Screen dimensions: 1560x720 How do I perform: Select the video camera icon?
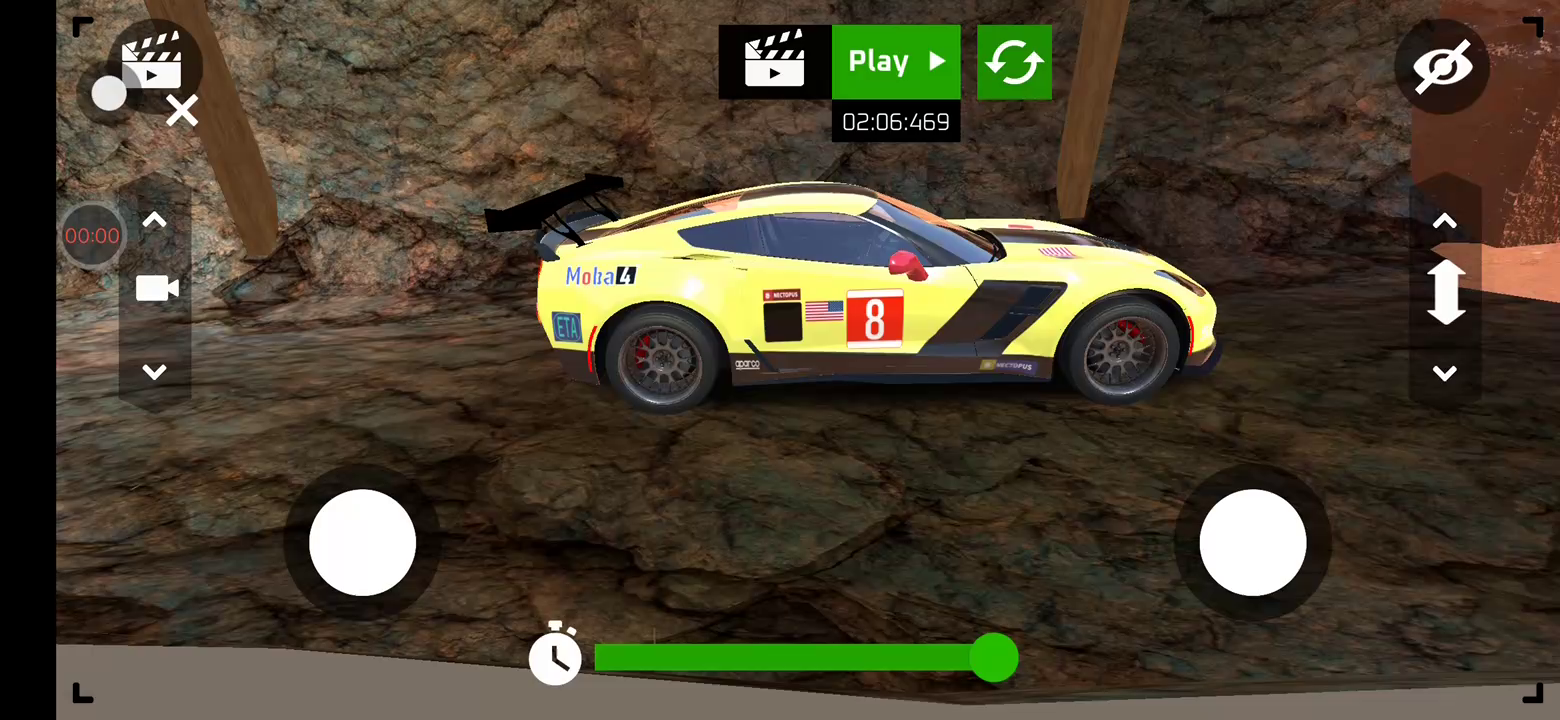[156, 289]
